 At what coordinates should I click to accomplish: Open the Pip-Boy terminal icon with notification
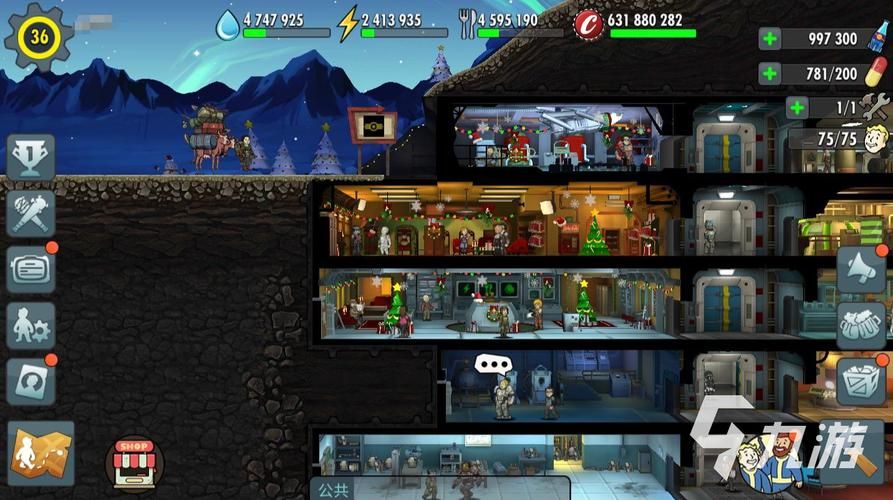[x=31, y=268]
